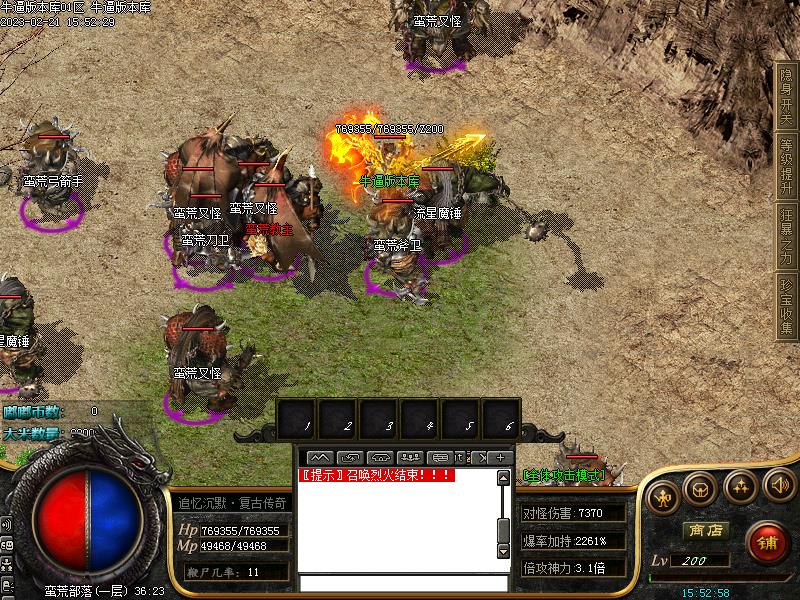
Task: Open the 珍宝收集 treasure collection panel
Action: click(x=787, y=306)
